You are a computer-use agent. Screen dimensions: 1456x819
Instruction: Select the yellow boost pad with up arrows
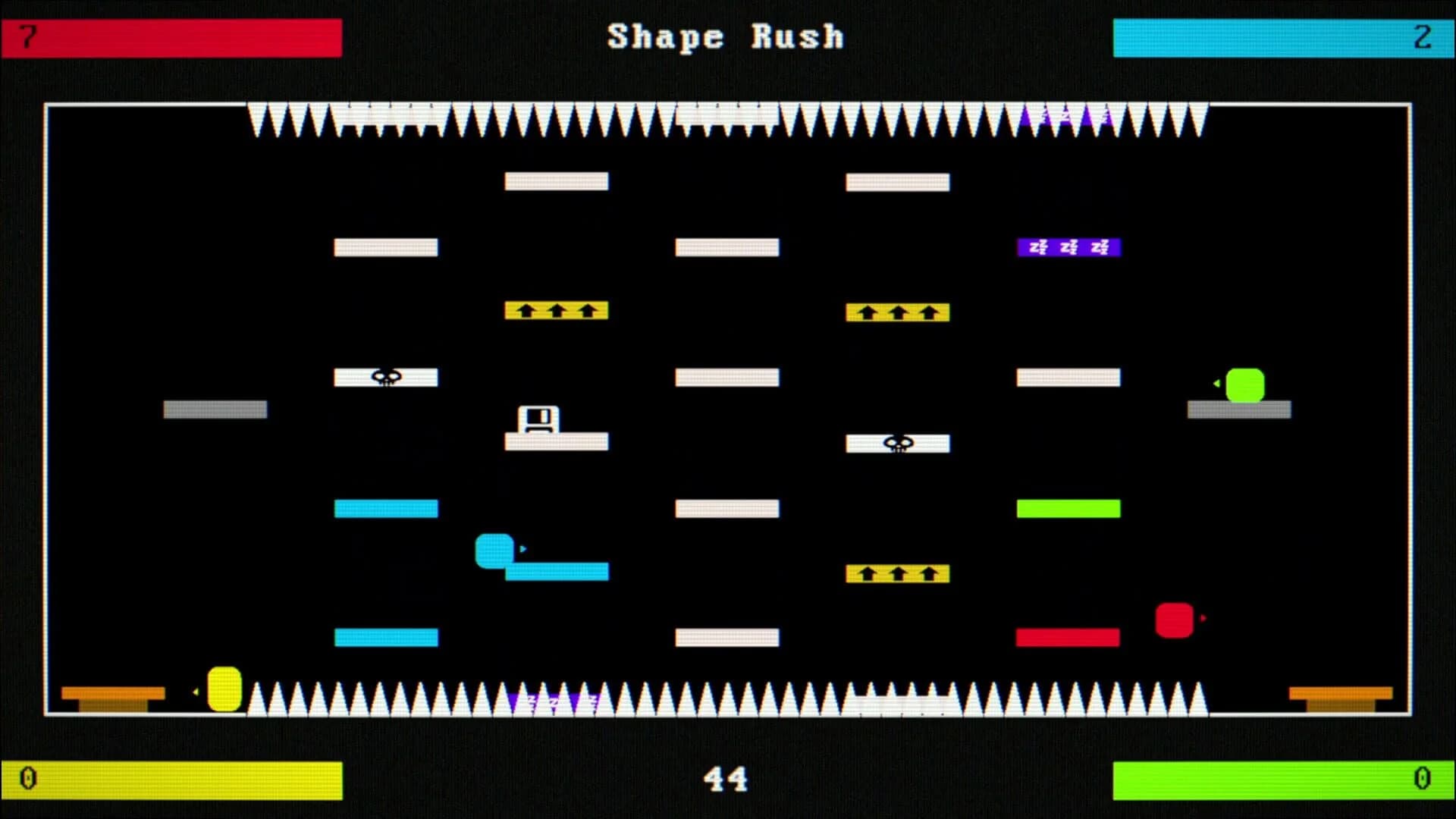[557, 311]
